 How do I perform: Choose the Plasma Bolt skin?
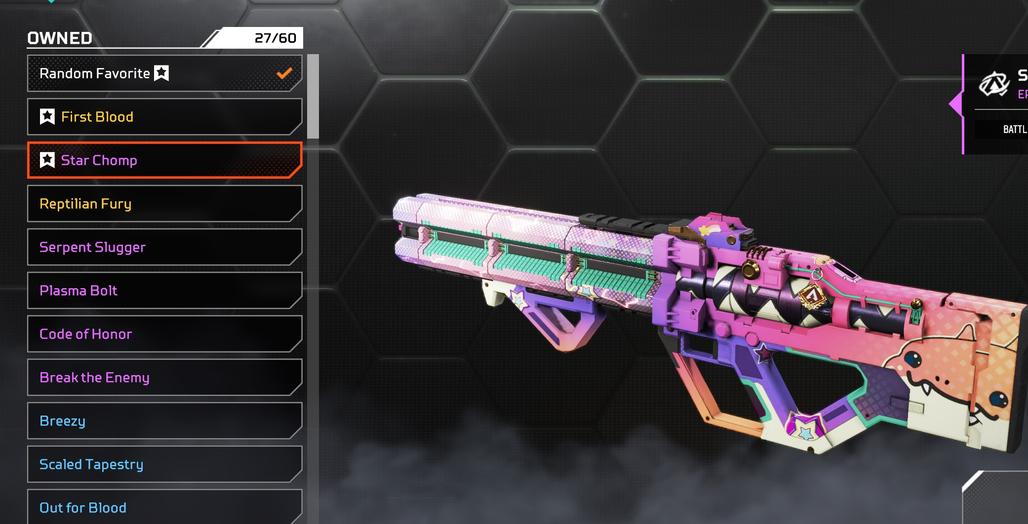click(164, 291)
